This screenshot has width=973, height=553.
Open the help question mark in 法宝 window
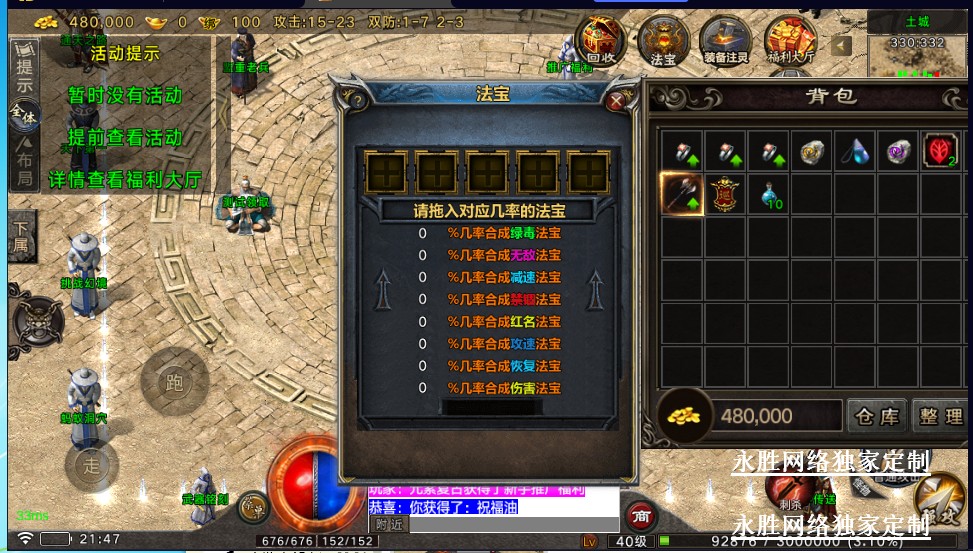tap(357, 99)
